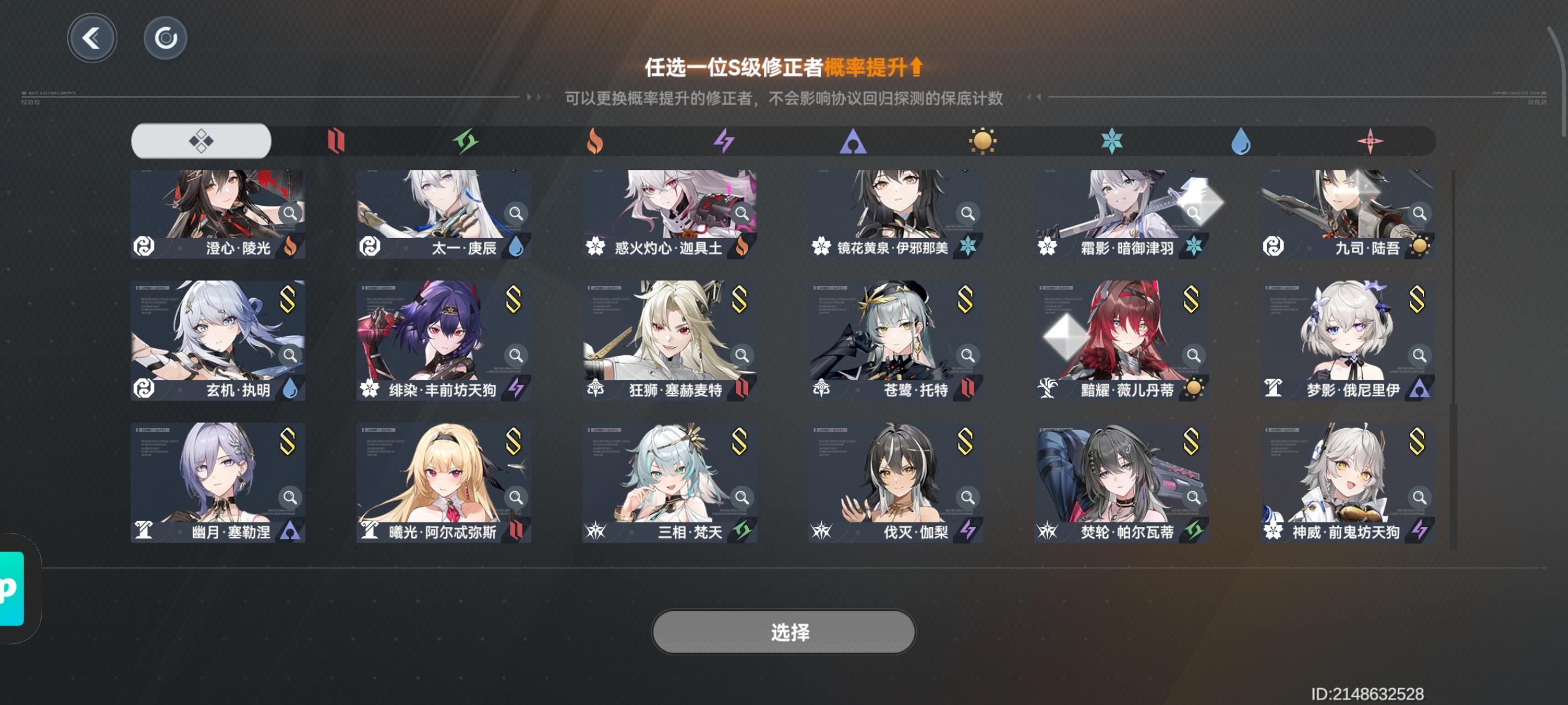
Task: Open the magnifier preview on 九司·陆吾 card
Action: click(1418, 213)
